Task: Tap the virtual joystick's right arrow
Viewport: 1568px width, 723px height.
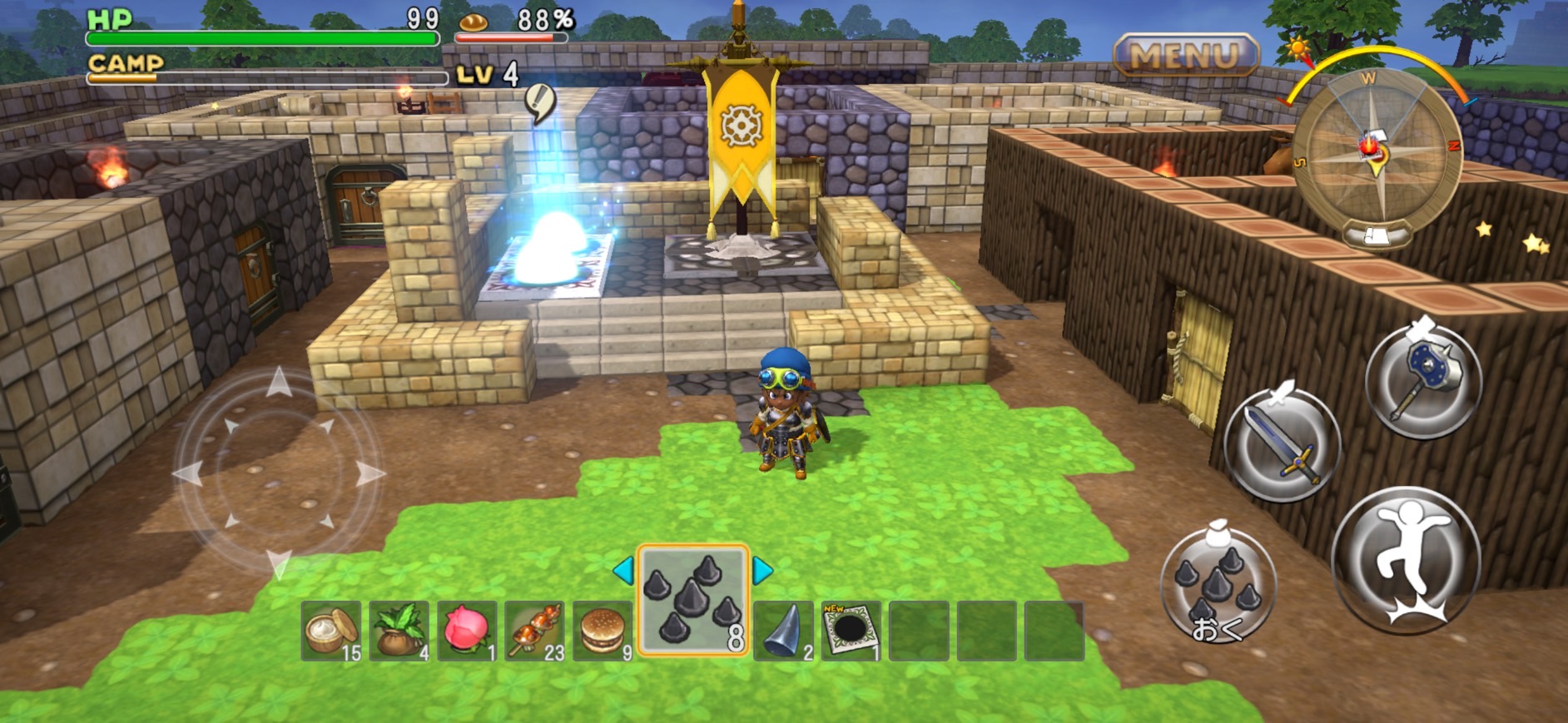Action: point(370,474)
